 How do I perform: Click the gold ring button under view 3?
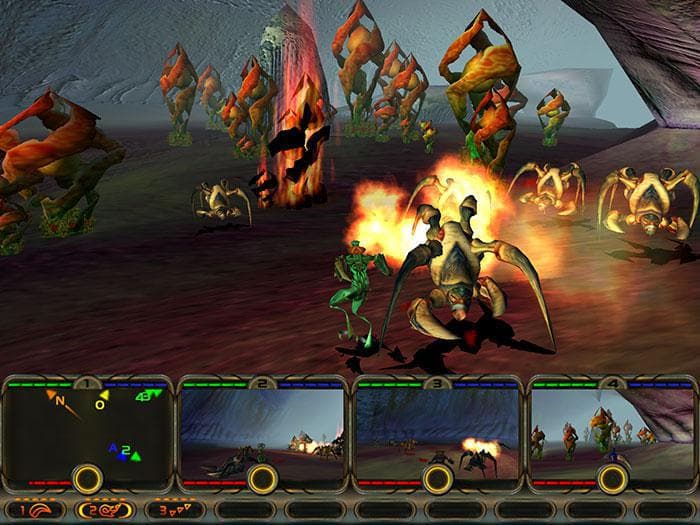tap(437, 478)
